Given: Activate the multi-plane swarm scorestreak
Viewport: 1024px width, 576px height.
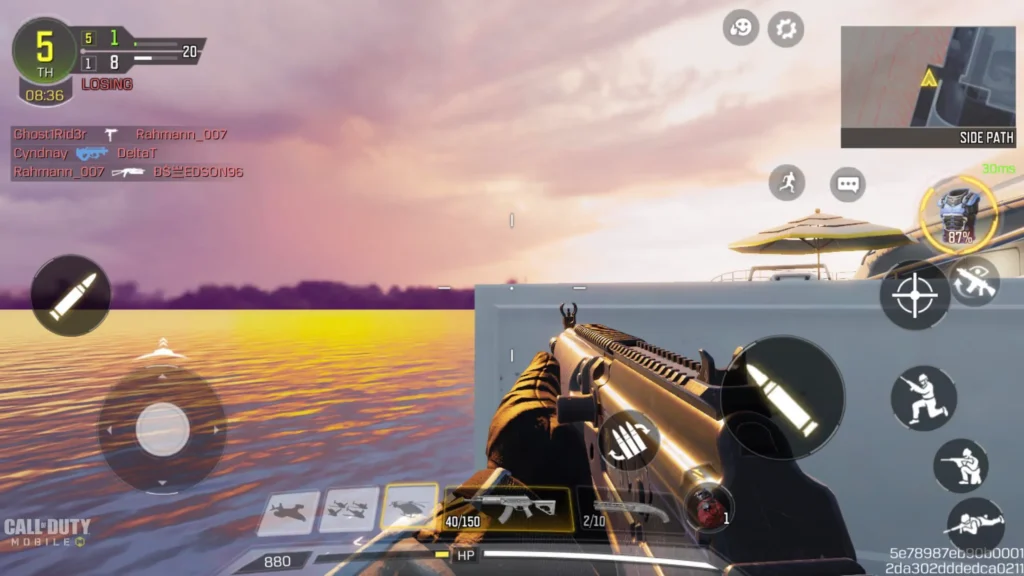Looking at the screenshot, I should (x=349, y=509).
